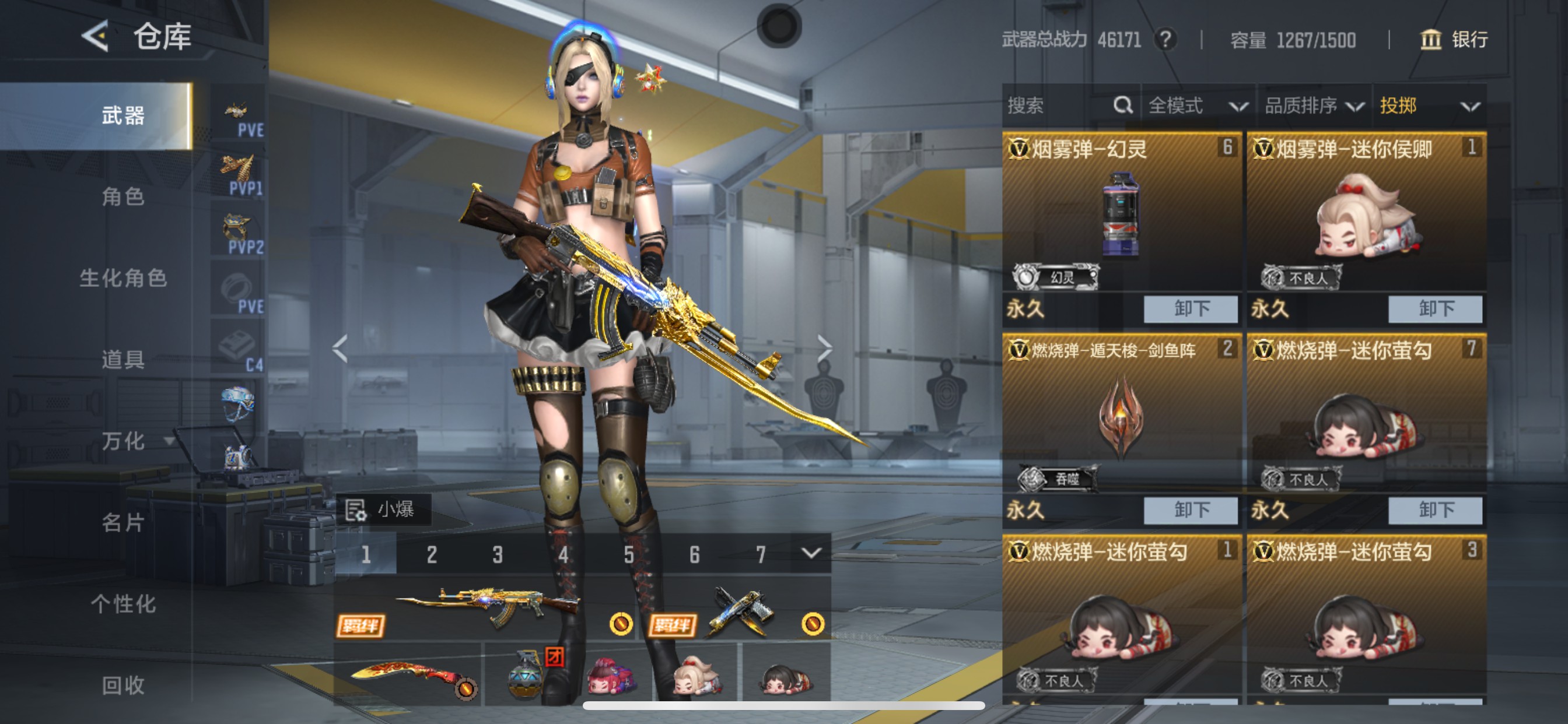Show weapon power help question mark

click(x=1165, y=40)
